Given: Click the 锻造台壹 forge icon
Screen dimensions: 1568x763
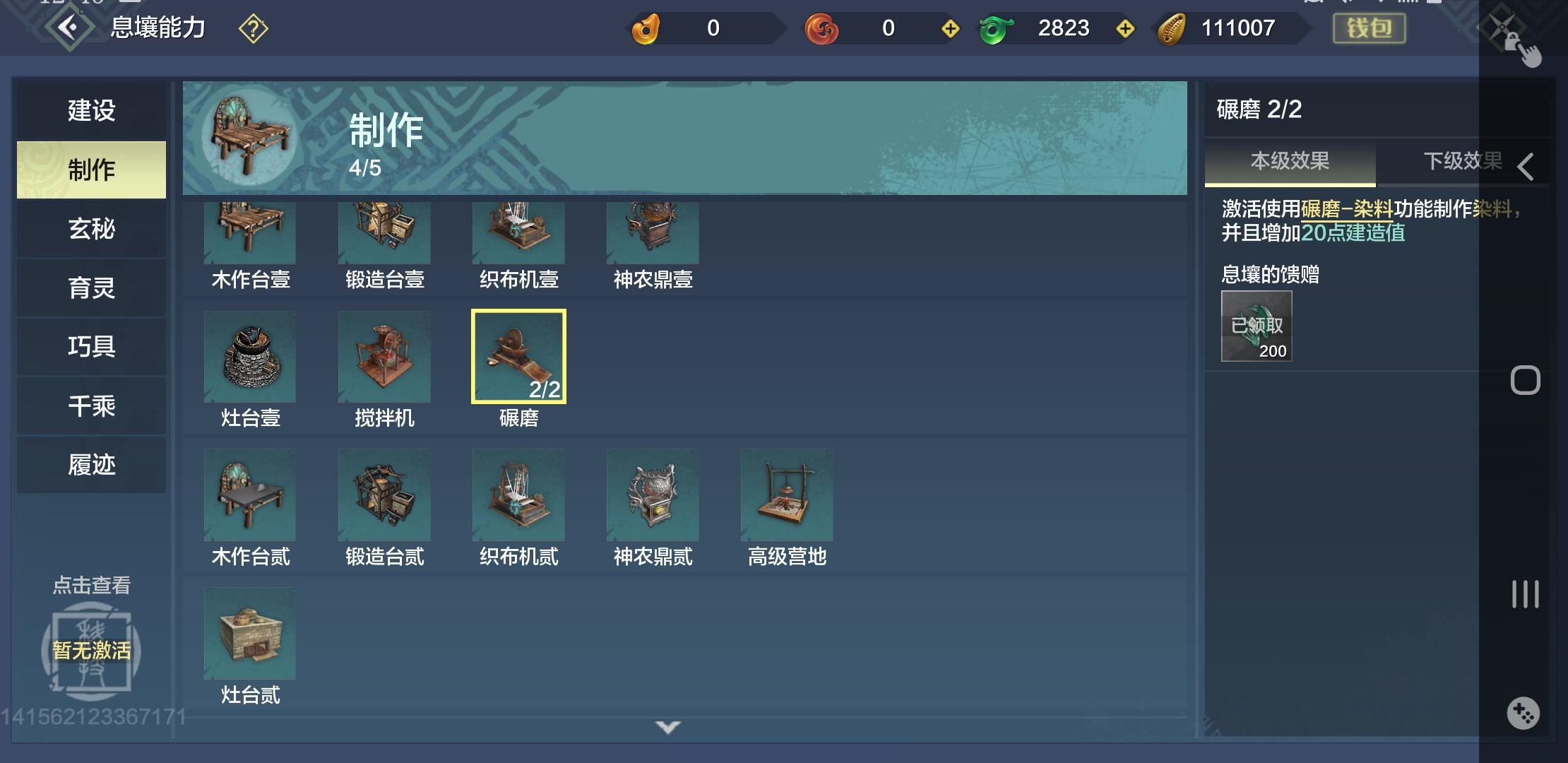Looking at the screenshot, I should pos(384,233).
